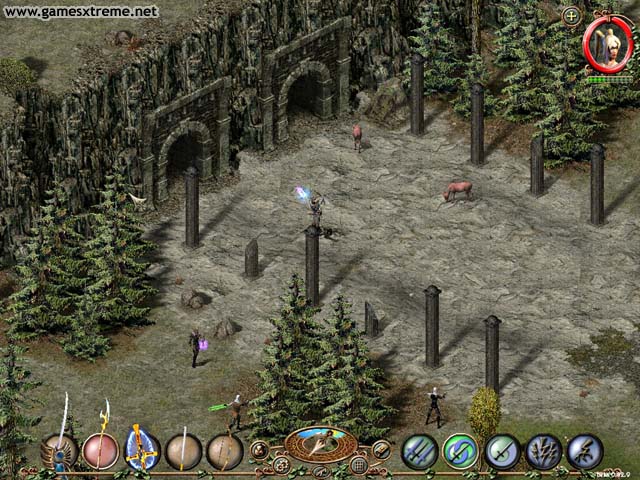The width and height of the screenshot is (640, 480).
Task: Activate the triple-blade combat art
Action: click(x=419, y=451)
